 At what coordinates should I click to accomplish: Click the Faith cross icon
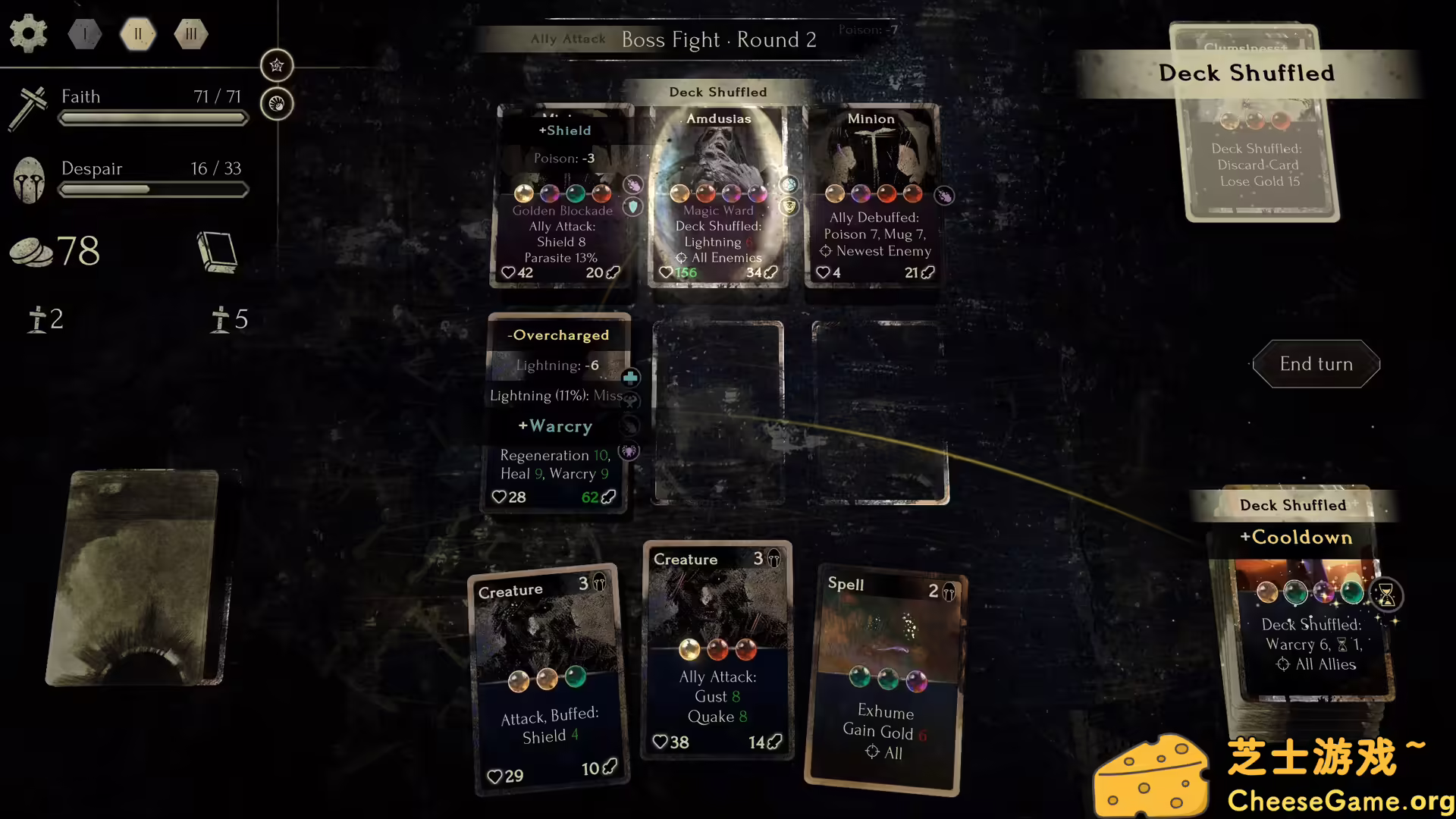[x=28, y=106]
